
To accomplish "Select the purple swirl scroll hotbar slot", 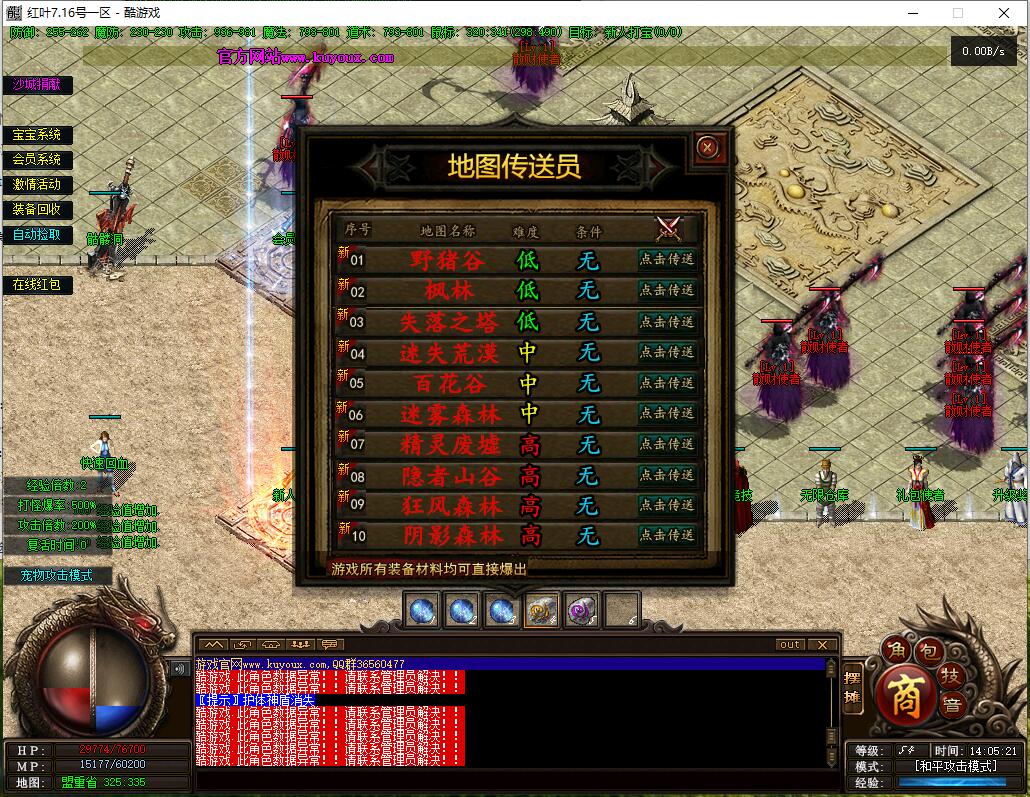I will (581, 610).
